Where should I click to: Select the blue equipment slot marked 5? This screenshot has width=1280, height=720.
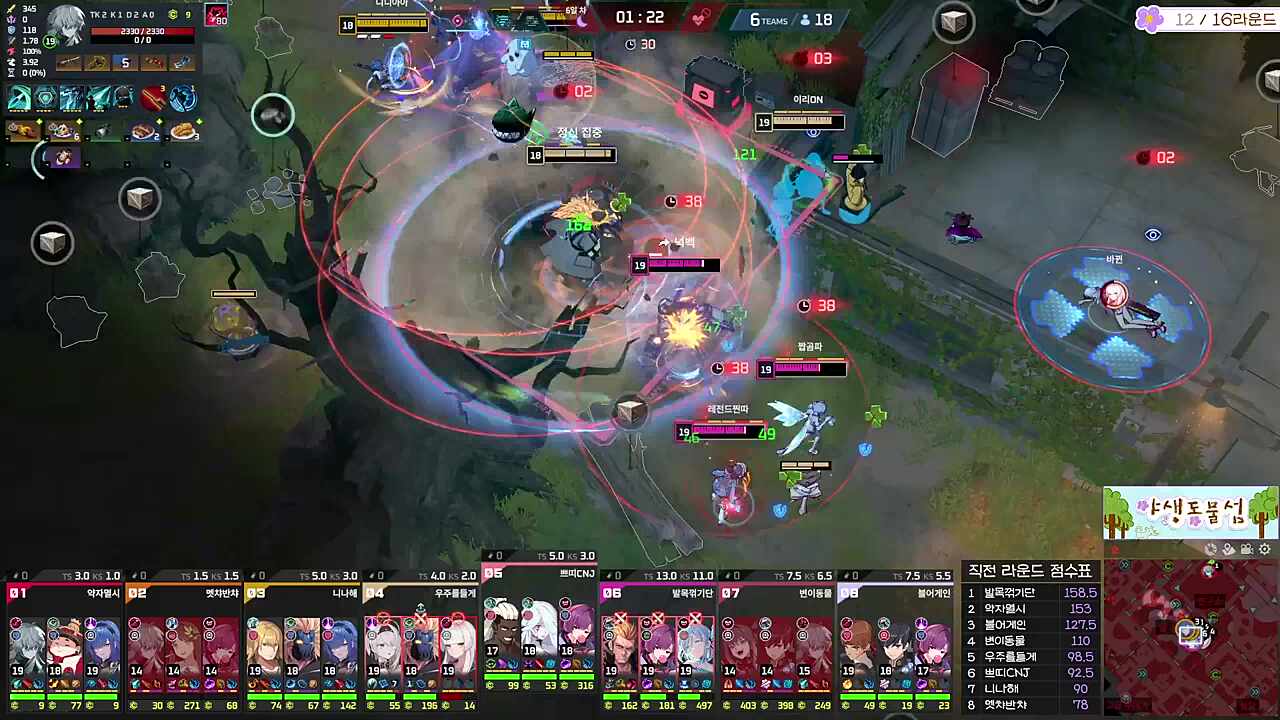[x=125, y=63]
